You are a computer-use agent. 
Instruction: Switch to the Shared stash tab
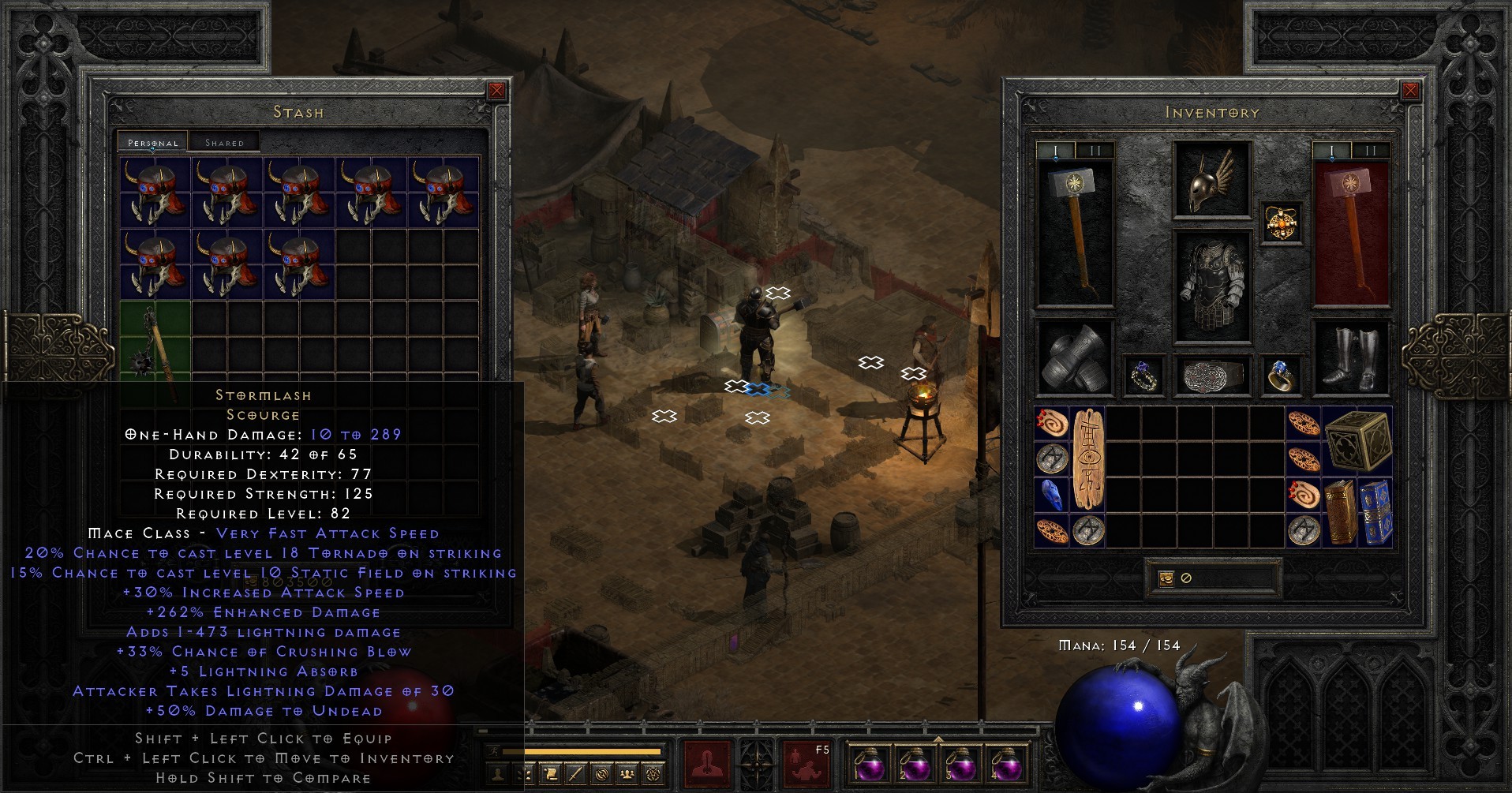click(x=225, y=141)
